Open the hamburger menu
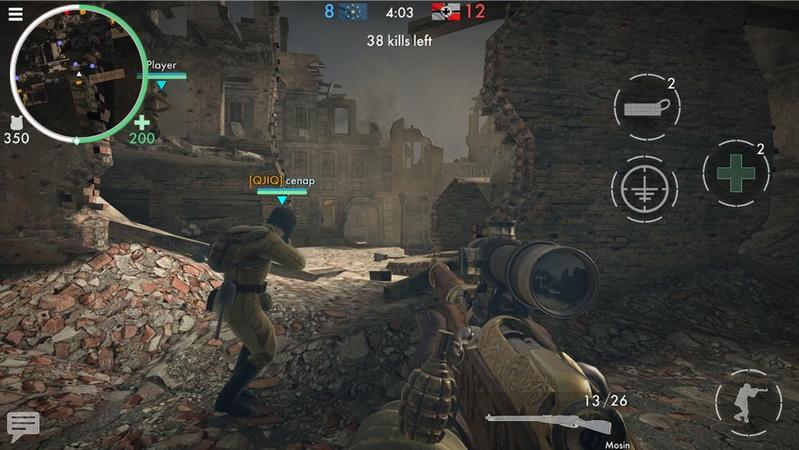The height and width of the screenshot is (450, 799). (x=15, y=14)
